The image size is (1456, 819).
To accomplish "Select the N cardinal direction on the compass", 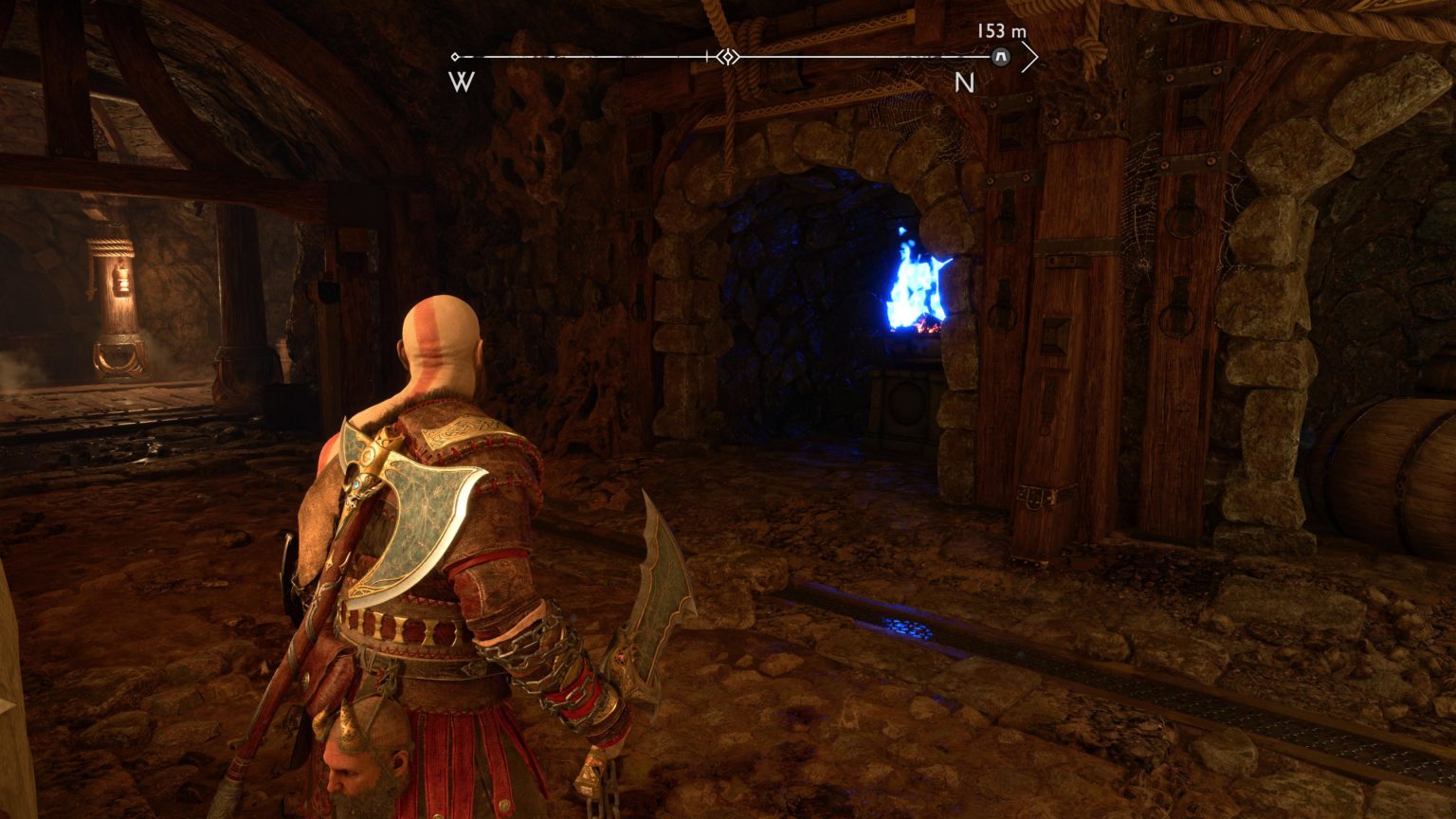I will pos(967,83).
